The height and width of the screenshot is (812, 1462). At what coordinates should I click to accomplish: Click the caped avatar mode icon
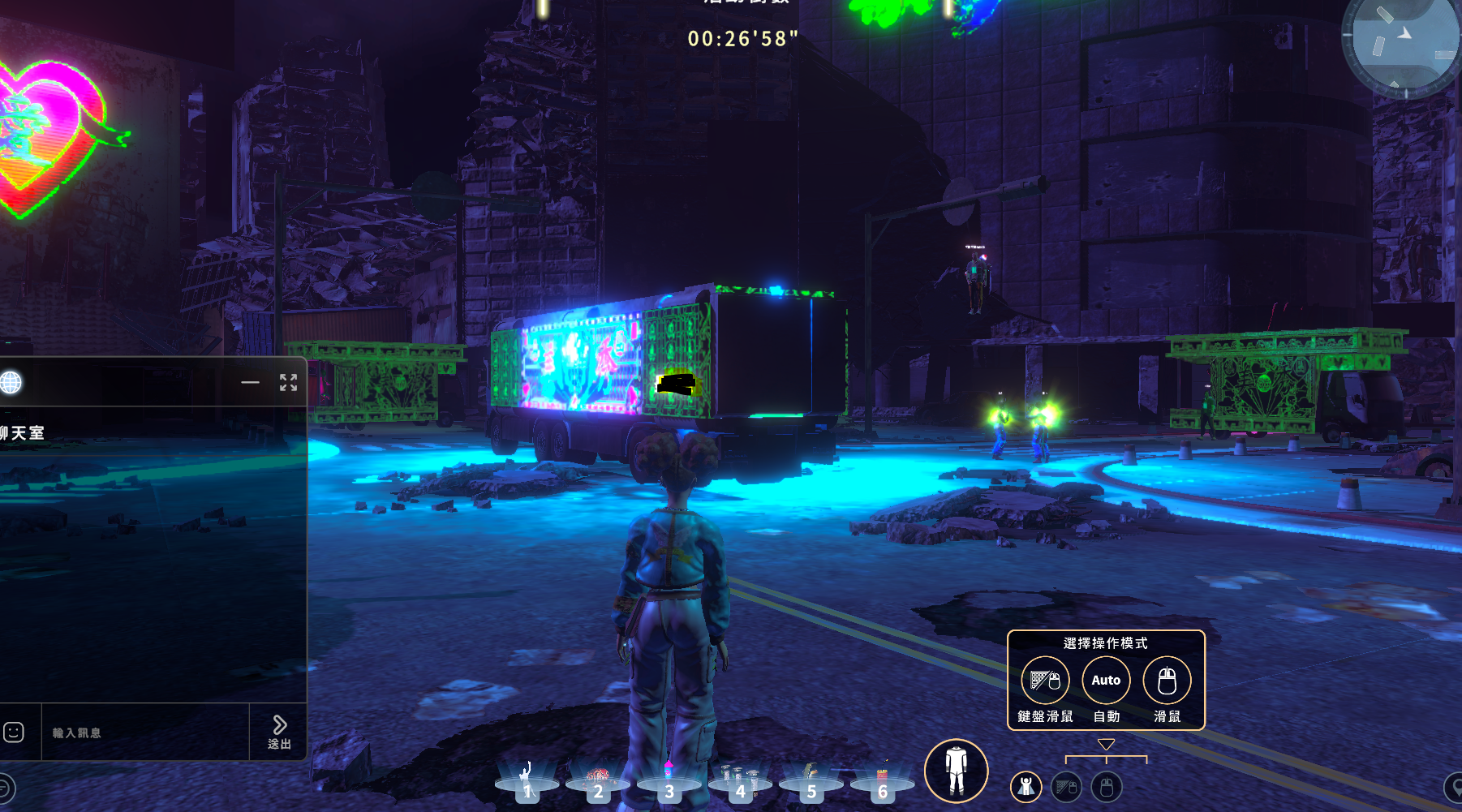[x=1026, y=786]
